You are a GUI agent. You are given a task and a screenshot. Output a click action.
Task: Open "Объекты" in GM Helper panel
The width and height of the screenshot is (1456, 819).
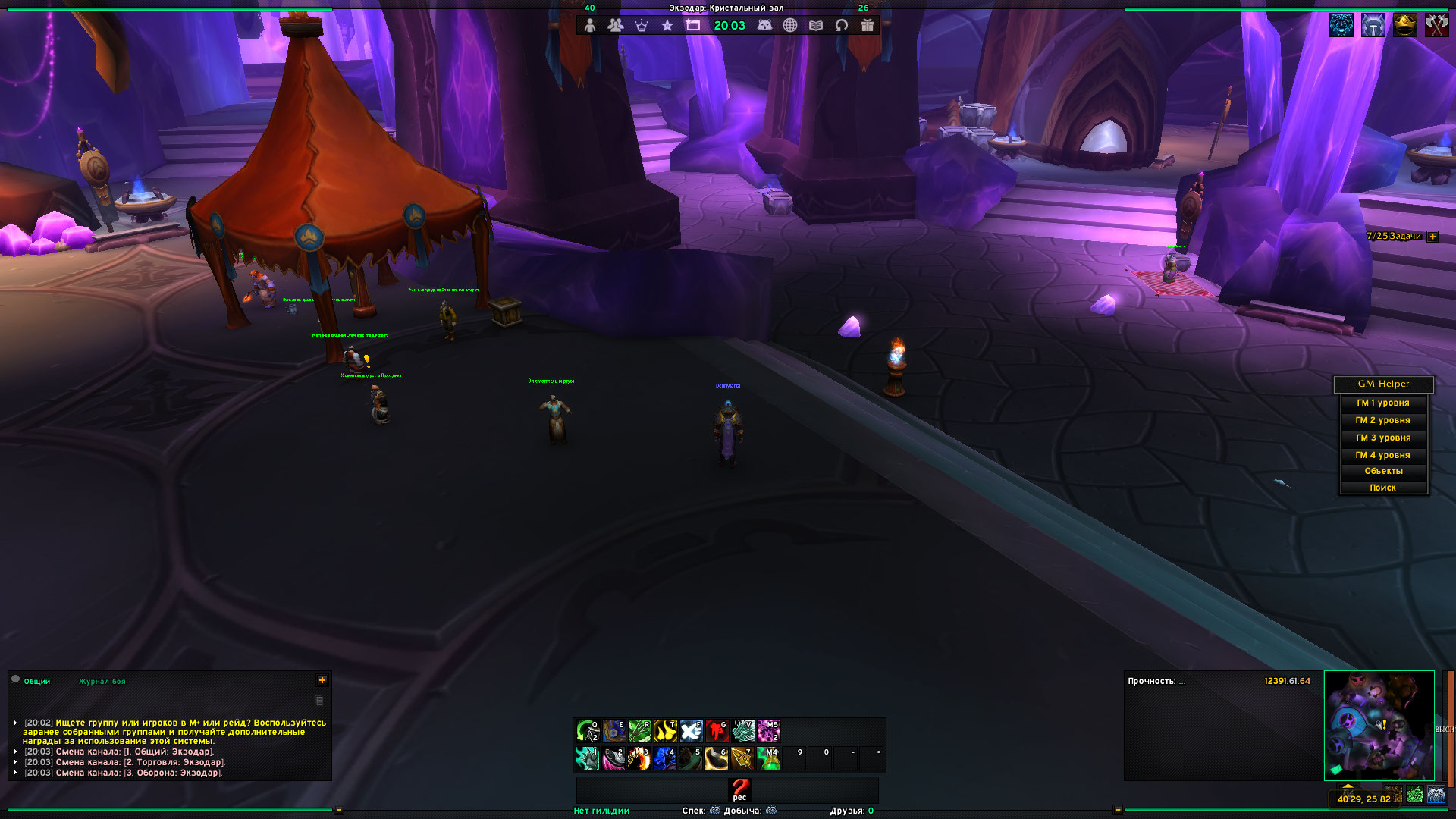tap(1383, 472)
